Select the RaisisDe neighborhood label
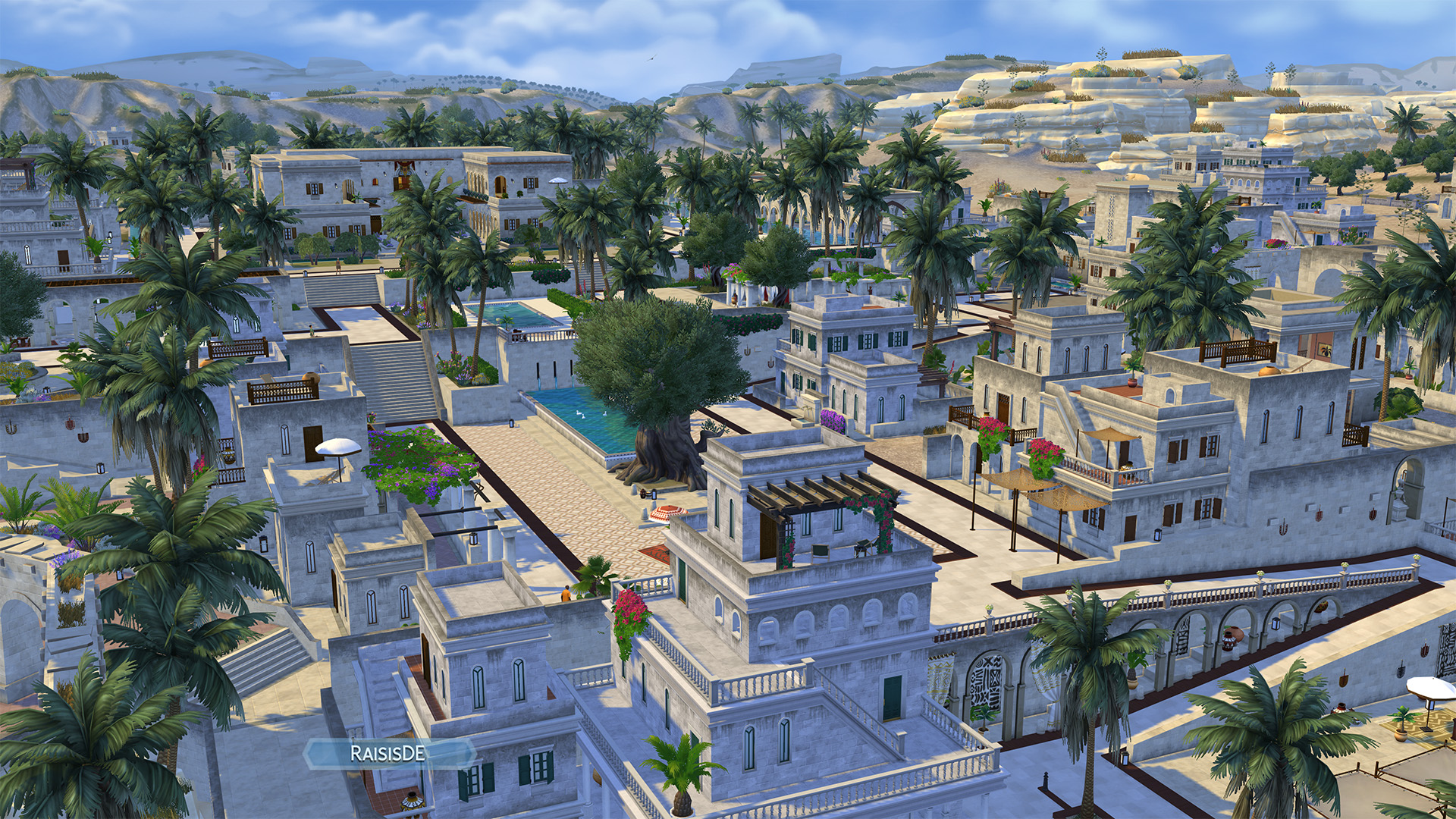This screenshot has width=1456, height=819. click(388, 753)
